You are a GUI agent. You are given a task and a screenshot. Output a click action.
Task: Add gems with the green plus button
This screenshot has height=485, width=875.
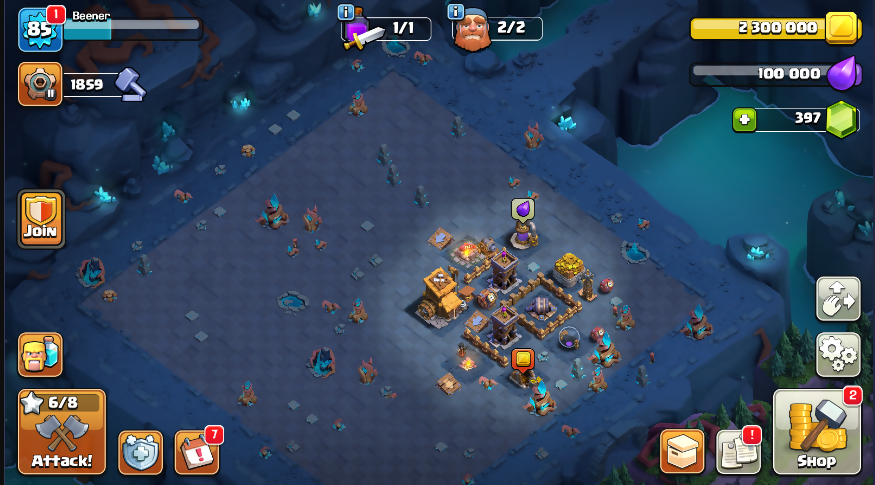(x=744, y=120)
